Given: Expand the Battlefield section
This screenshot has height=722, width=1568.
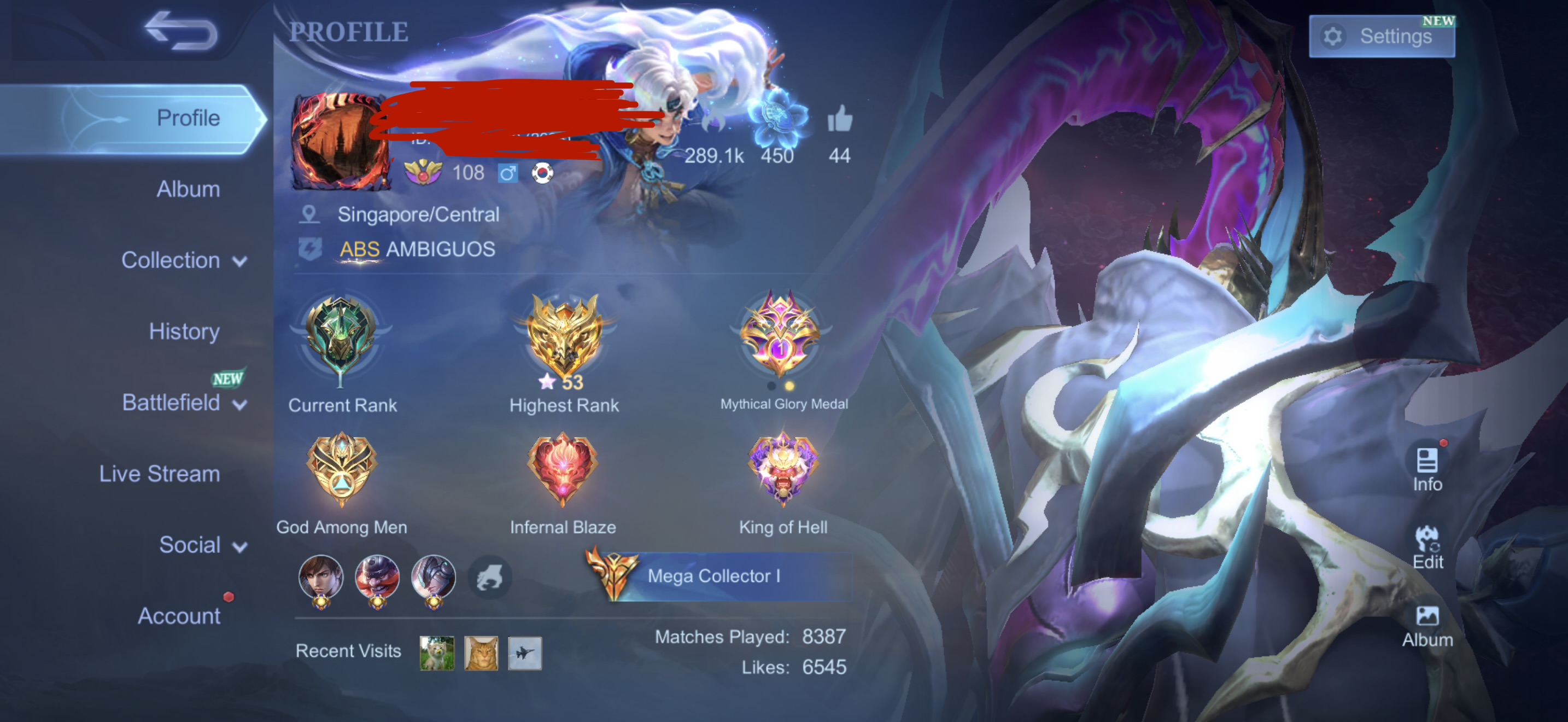Looking at the screenshot, I should 184,403.
